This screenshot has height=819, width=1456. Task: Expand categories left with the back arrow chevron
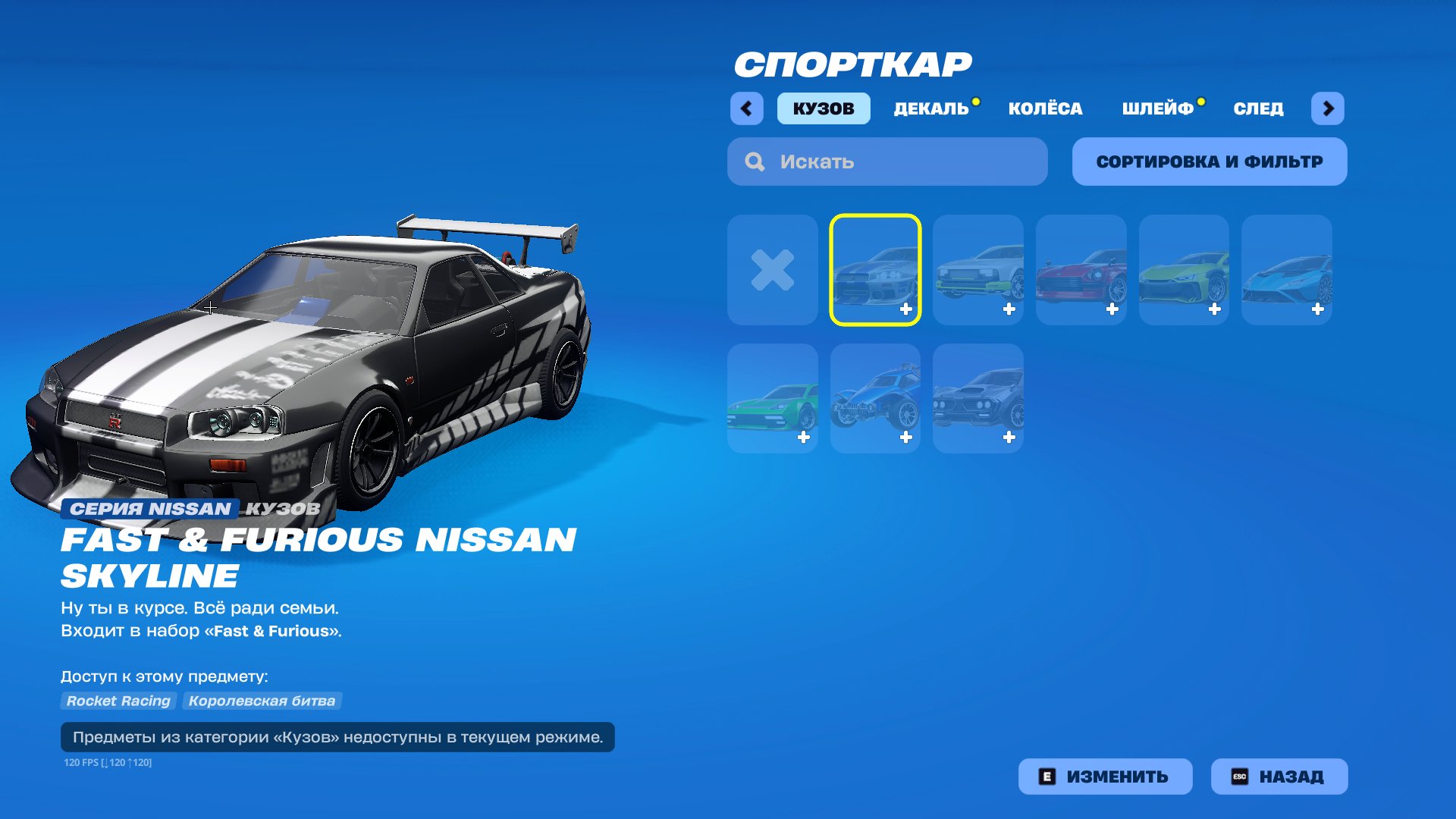[747, 108]
